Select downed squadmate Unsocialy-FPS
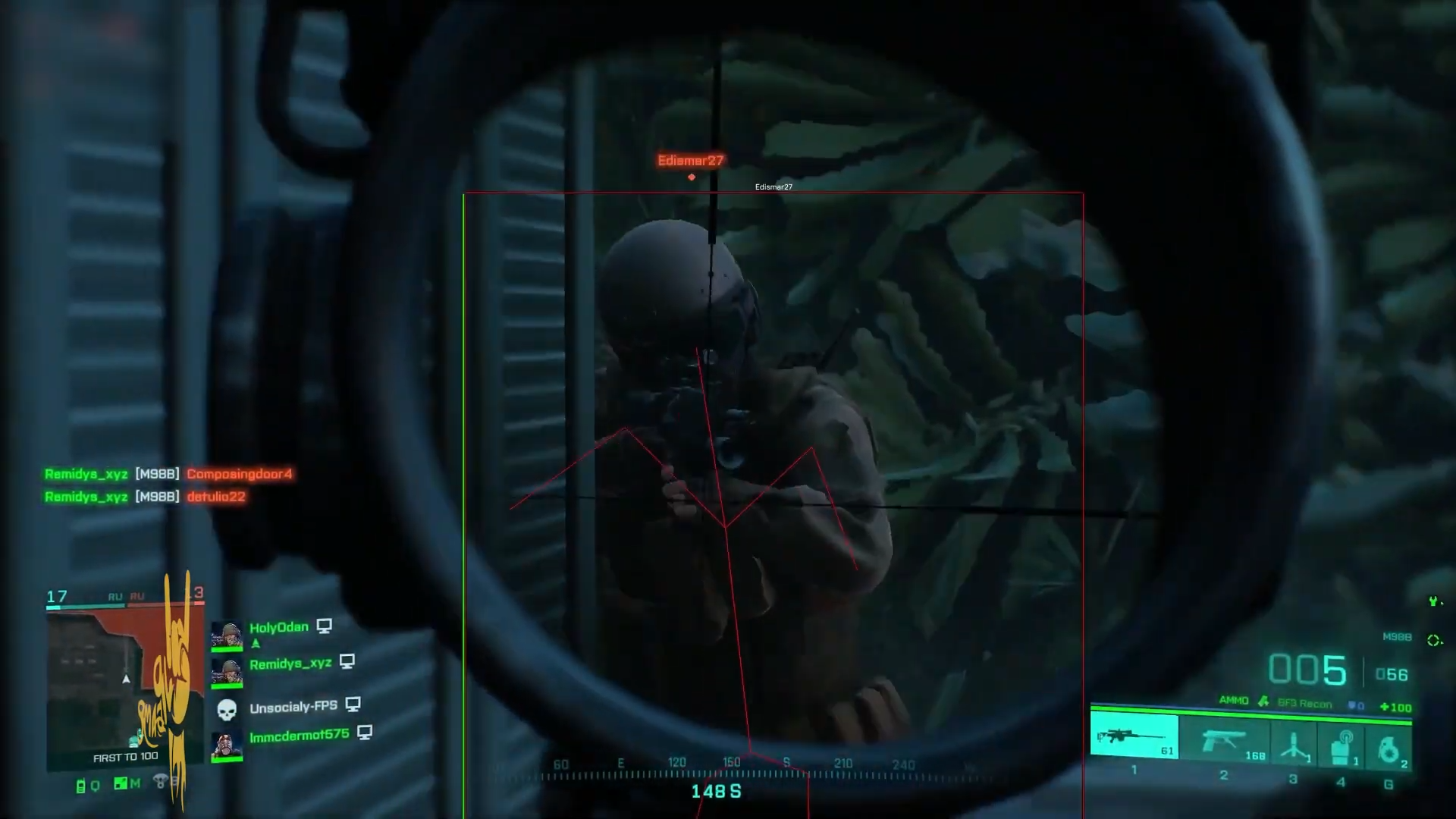Viewport: 1456px width, 819px height. pyautogui.click(x=293, y=707)
